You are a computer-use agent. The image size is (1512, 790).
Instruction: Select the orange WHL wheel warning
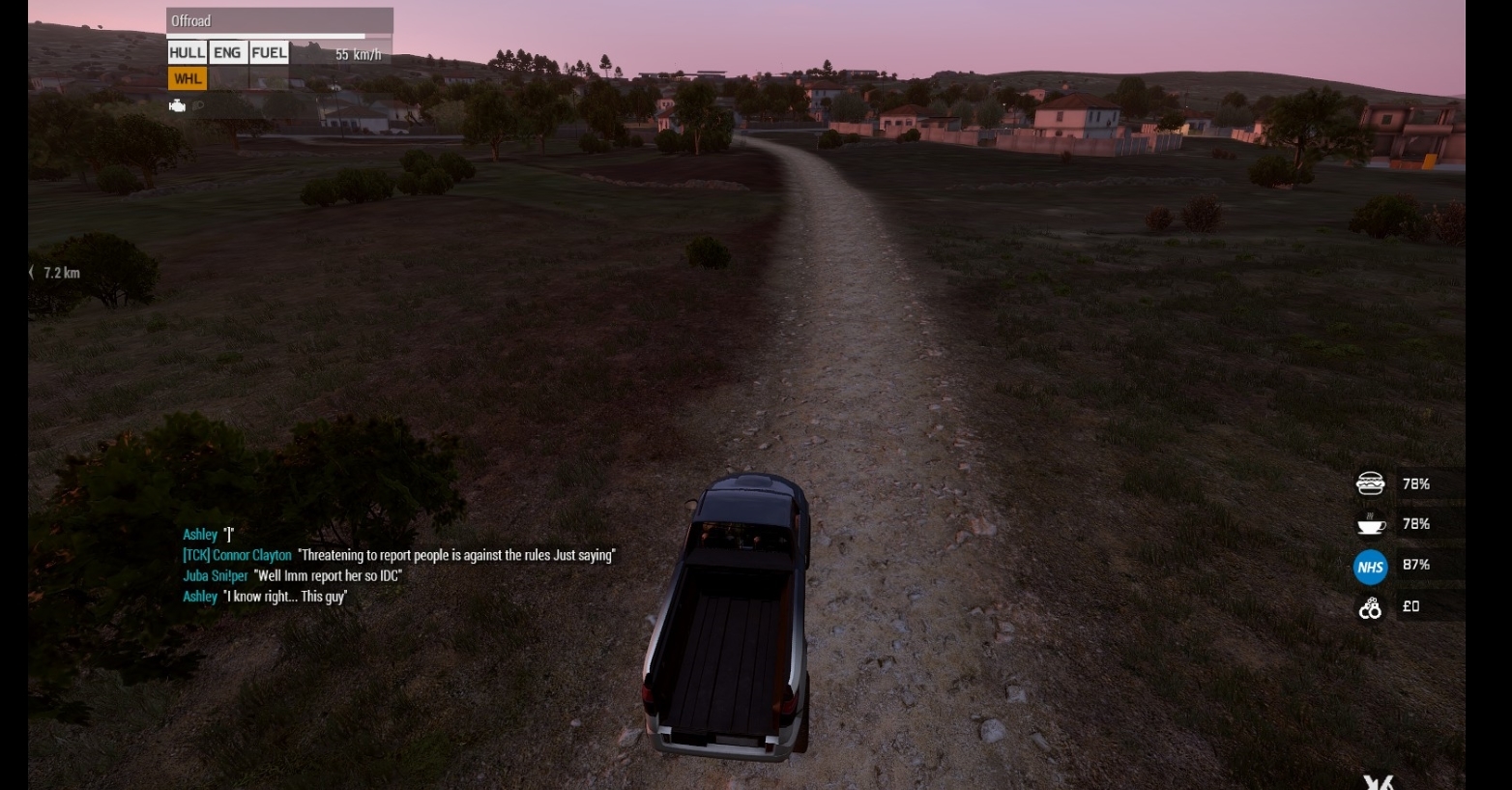coord(188,79)
